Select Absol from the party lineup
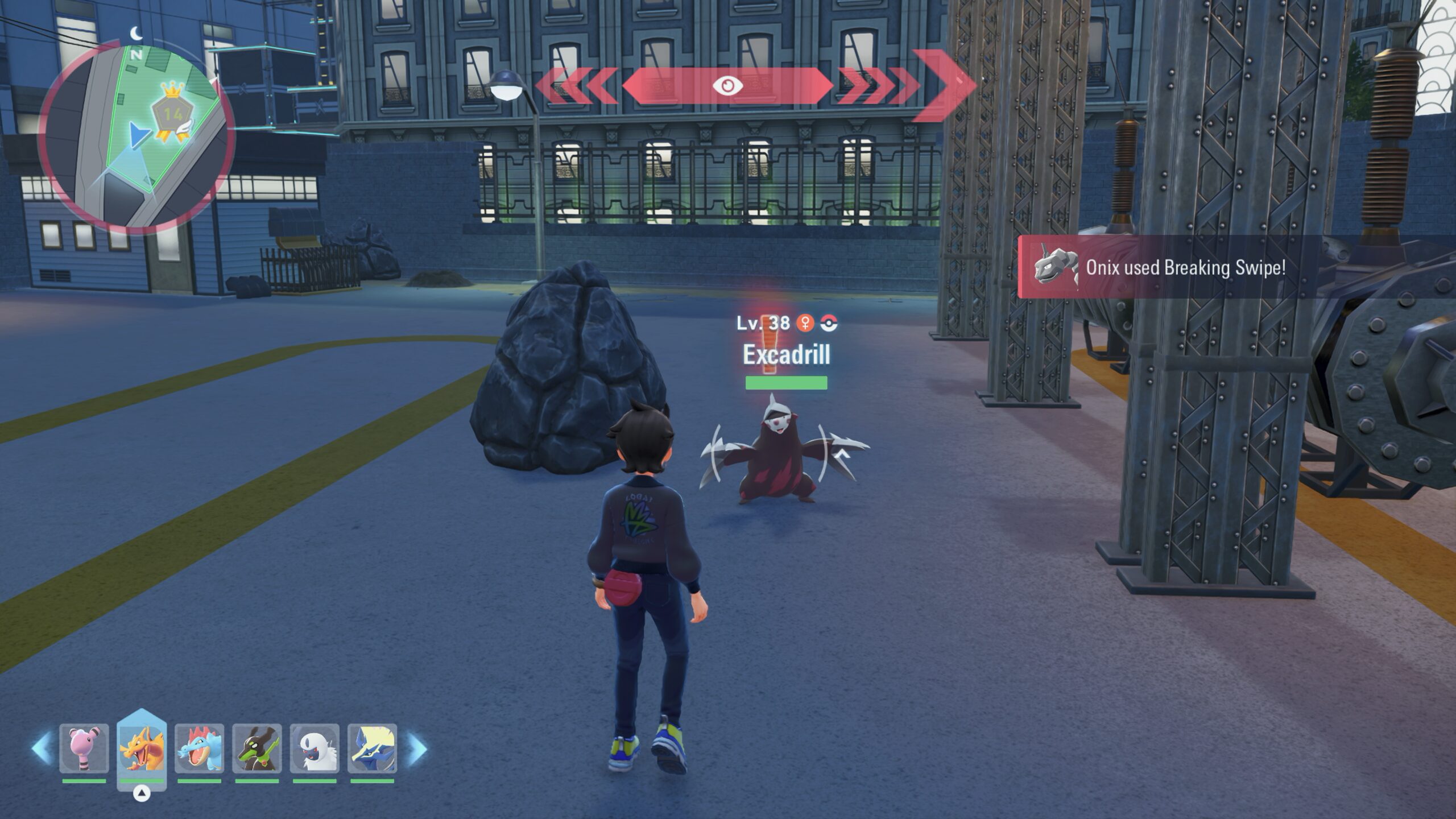This screenshot has height=819, width=1456. pos(315,748)
